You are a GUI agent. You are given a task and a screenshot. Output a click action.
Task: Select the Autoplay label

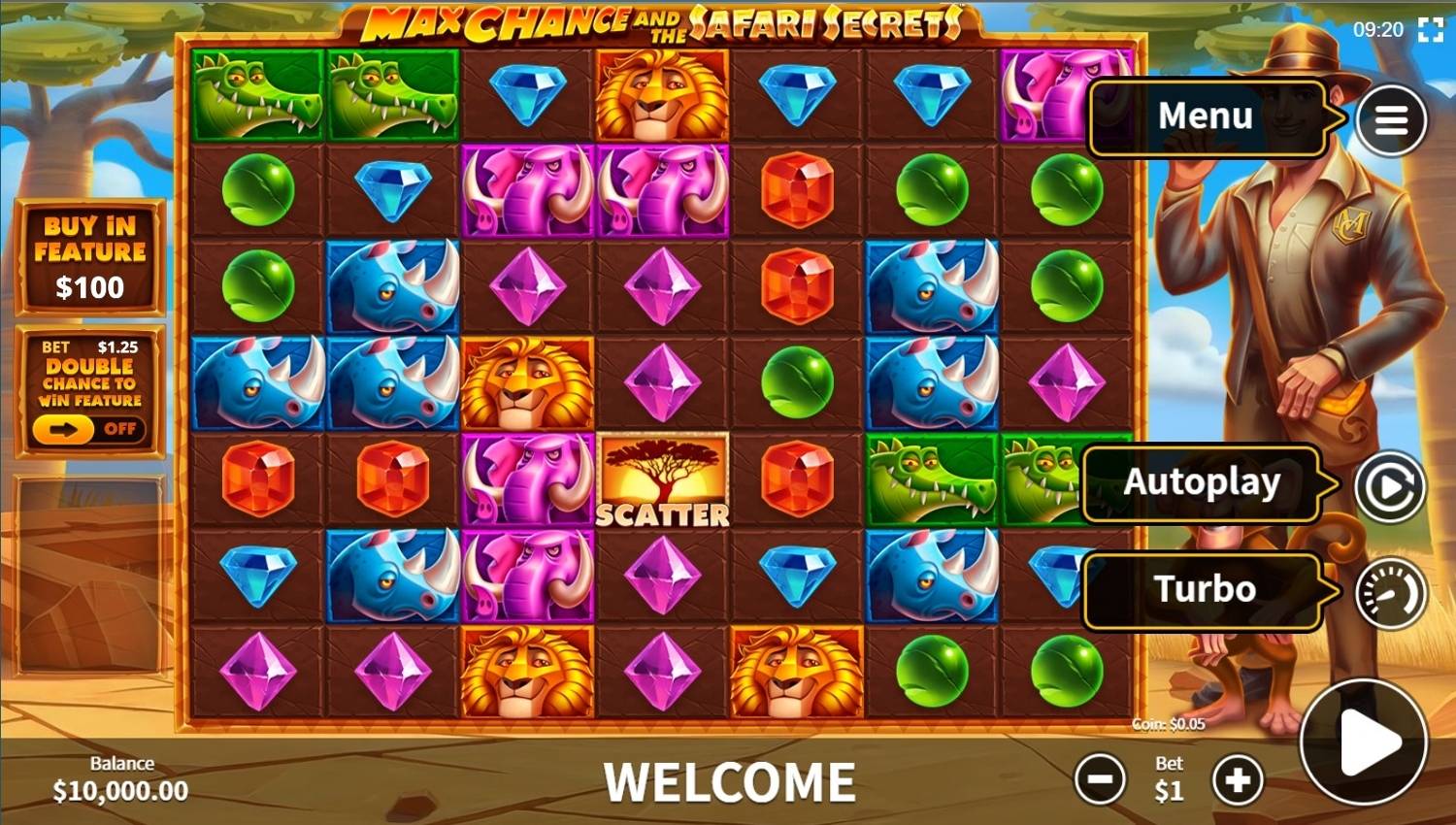click(x=1202, y=482)
